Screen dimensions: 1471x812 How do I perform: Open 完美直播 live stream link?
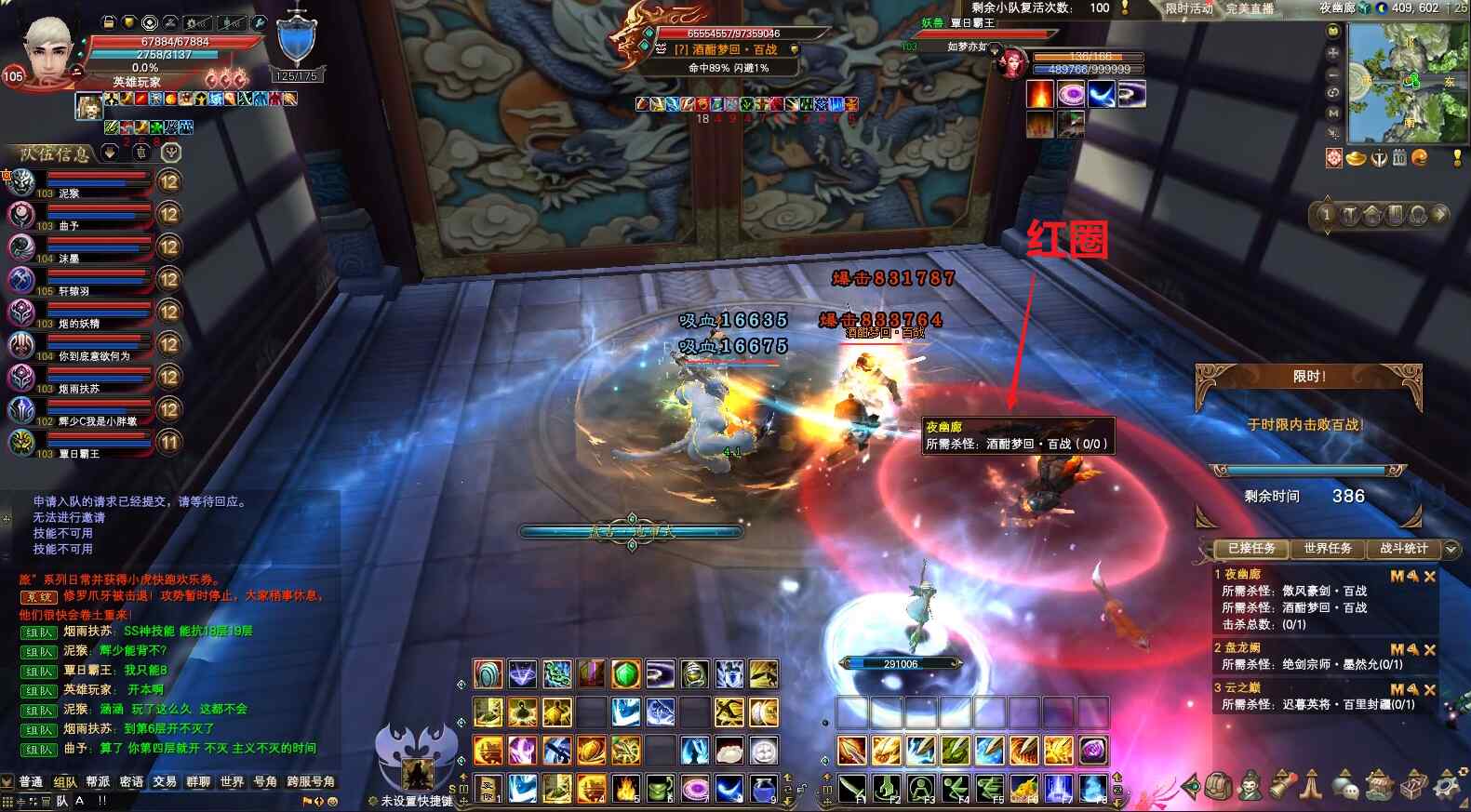1249,8
